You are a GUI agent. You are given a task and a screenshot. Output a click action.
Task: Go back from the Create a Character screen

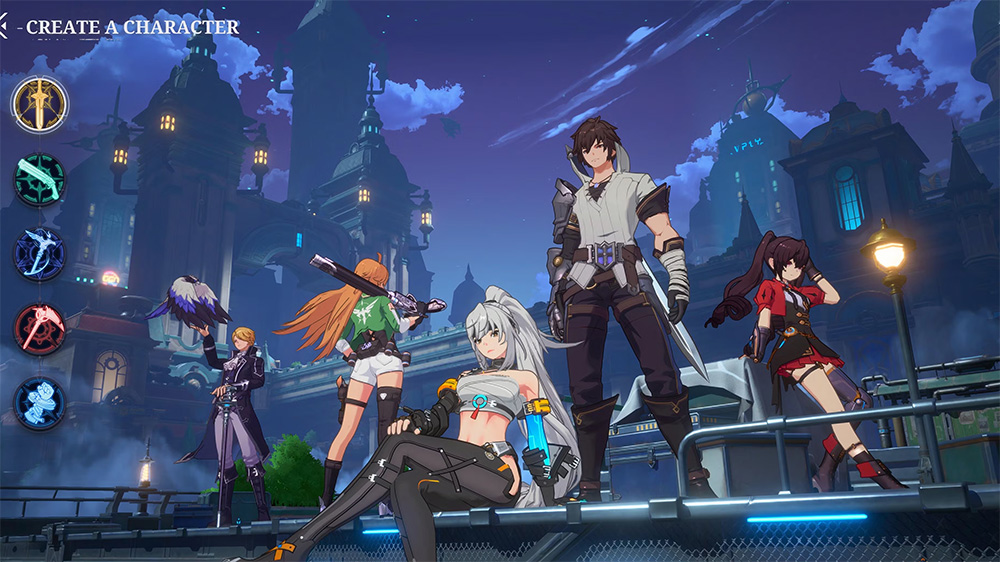[x=6, y=27]
